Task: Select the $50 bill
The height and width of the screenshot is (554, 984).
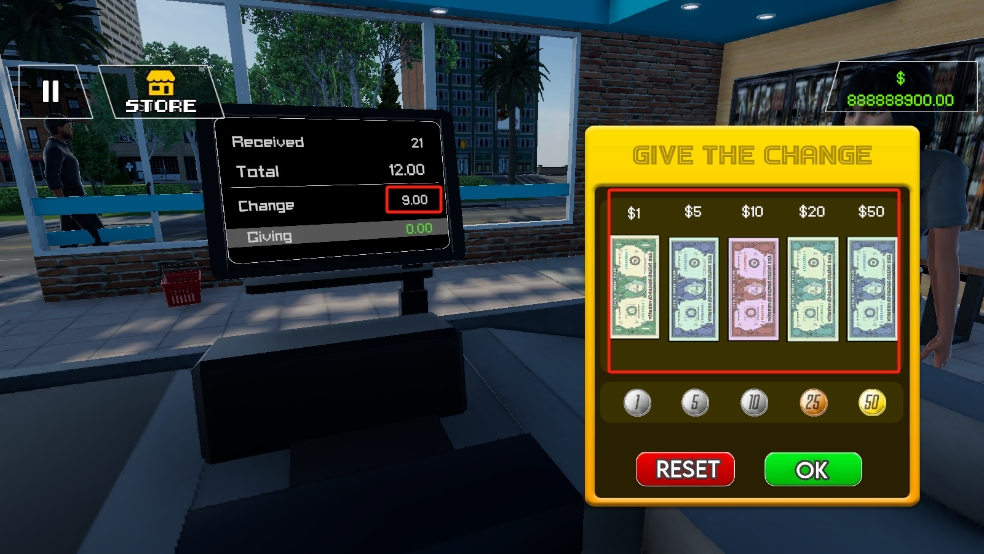Action: point(872,288)
